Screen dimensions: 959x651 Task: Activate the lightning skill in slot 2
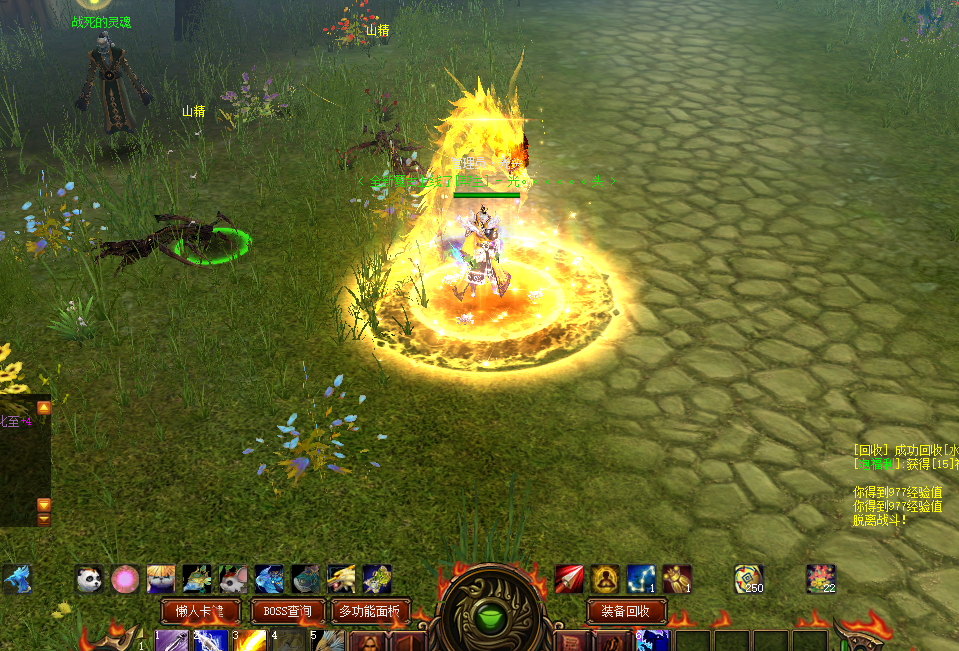[211, 641]
